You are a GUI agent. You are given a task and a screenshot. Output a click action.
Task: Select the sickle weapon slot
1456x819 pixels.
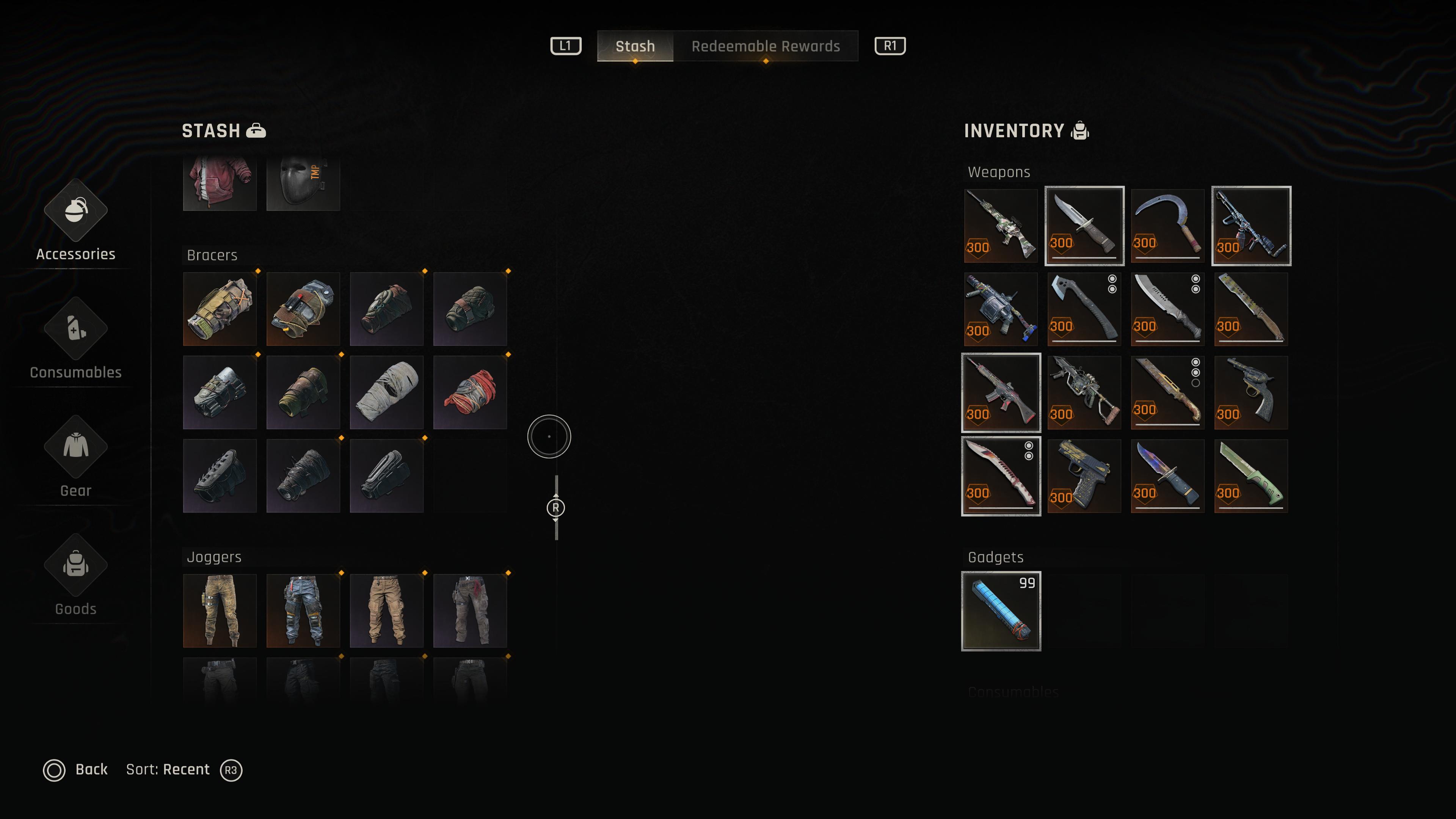pyautogui.click(x=1167, y=226)
